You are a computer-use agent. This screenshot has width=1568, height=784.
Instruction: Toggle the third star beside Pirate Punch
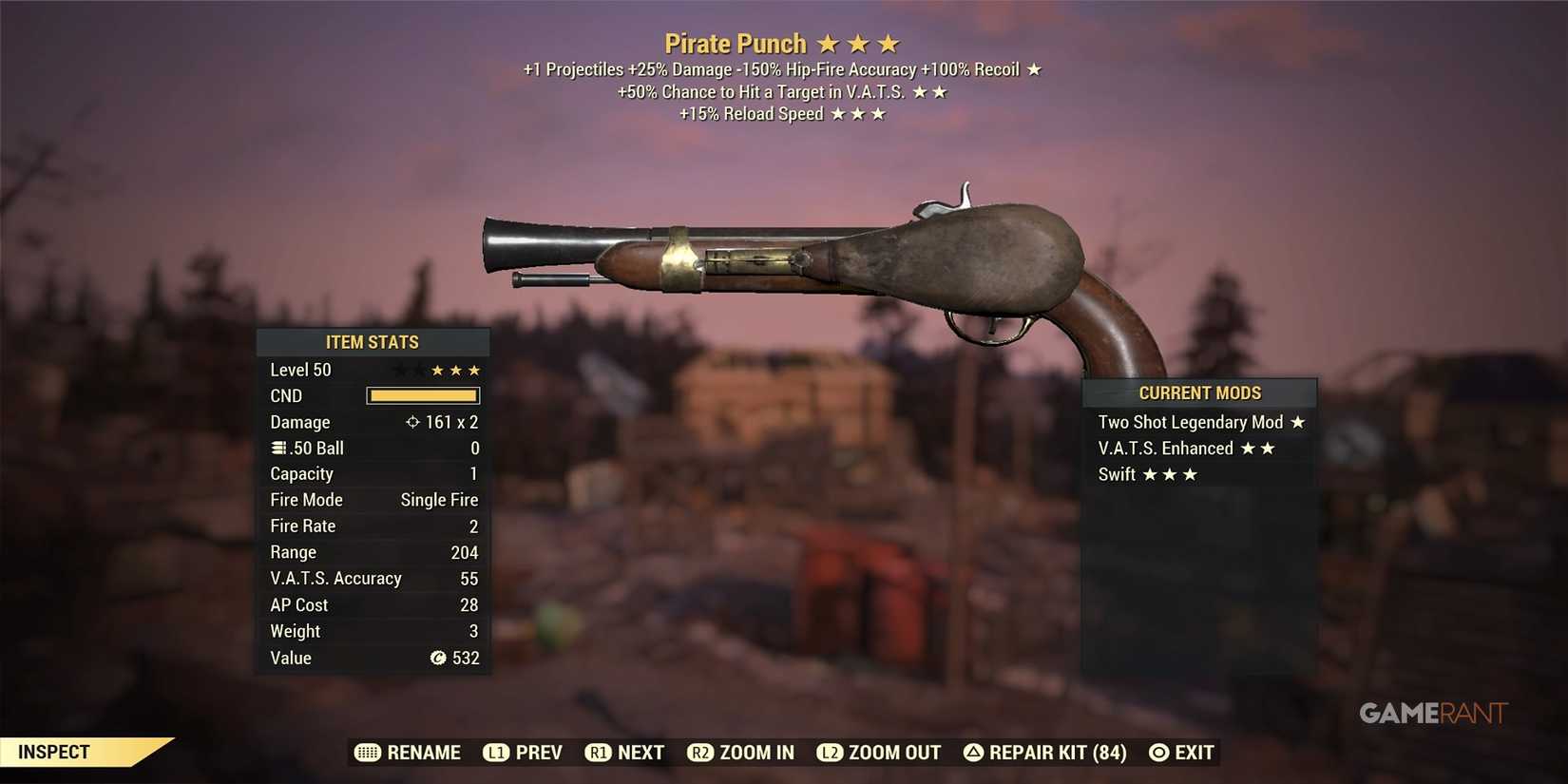pyautogui.click(x=888, y=43)
